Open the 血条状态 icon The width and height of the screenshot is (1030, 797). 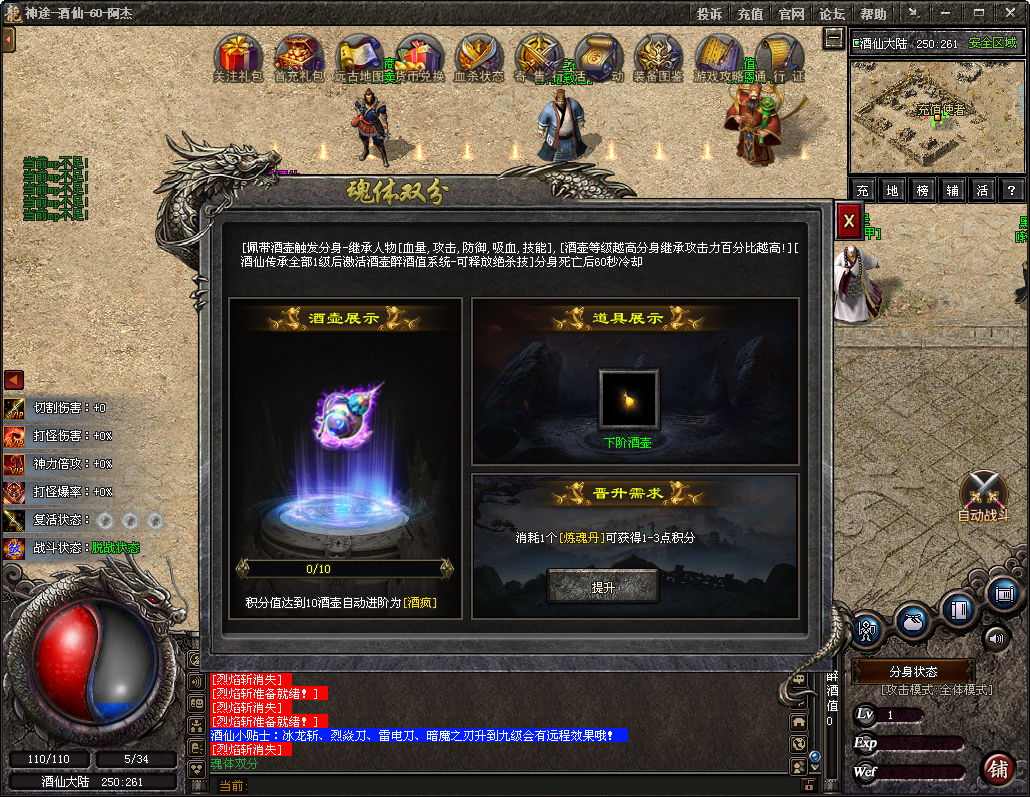coord(479,56)
